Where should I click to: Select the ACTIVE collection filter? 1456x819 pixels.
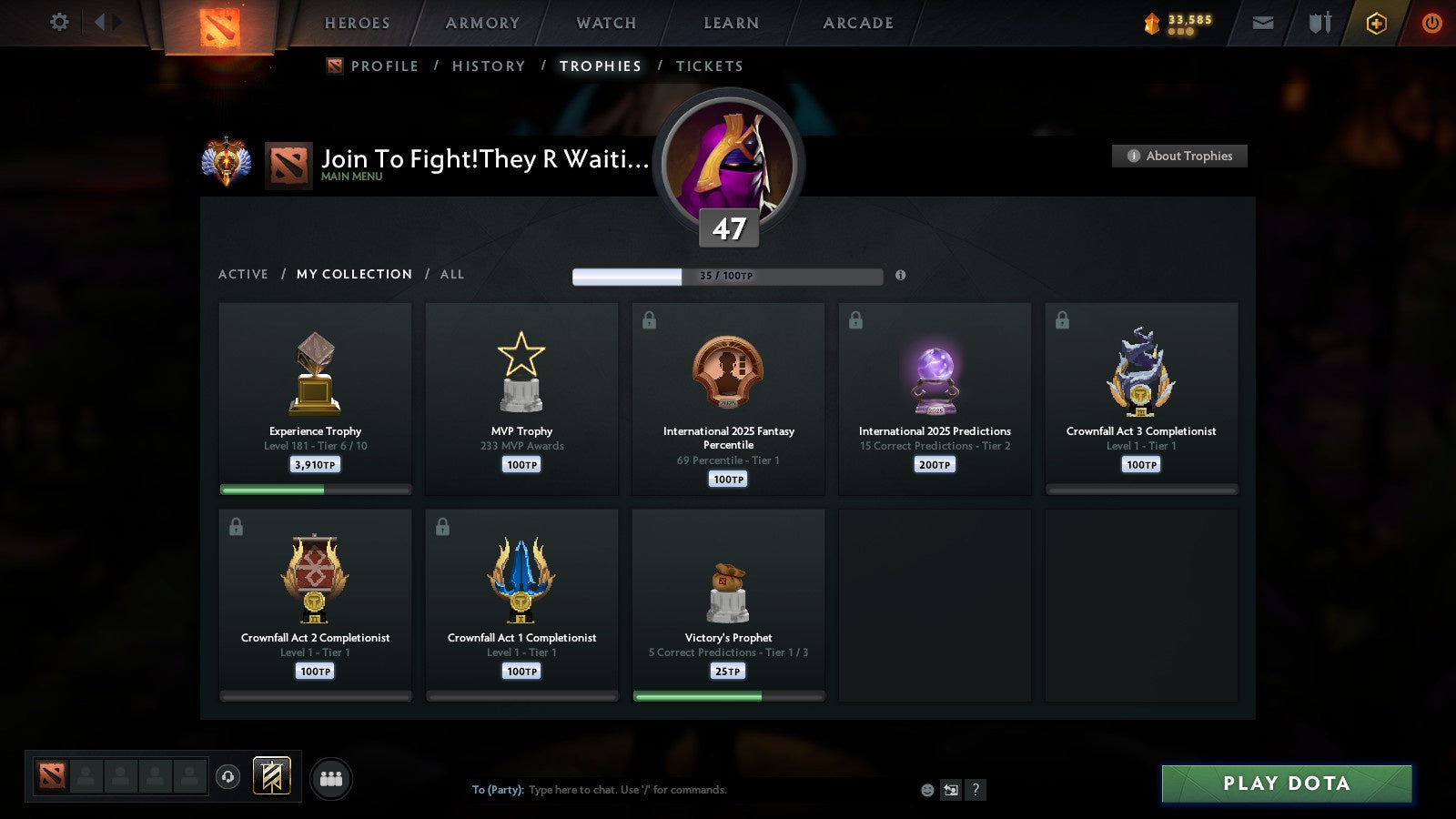click(x=243, y=274)
